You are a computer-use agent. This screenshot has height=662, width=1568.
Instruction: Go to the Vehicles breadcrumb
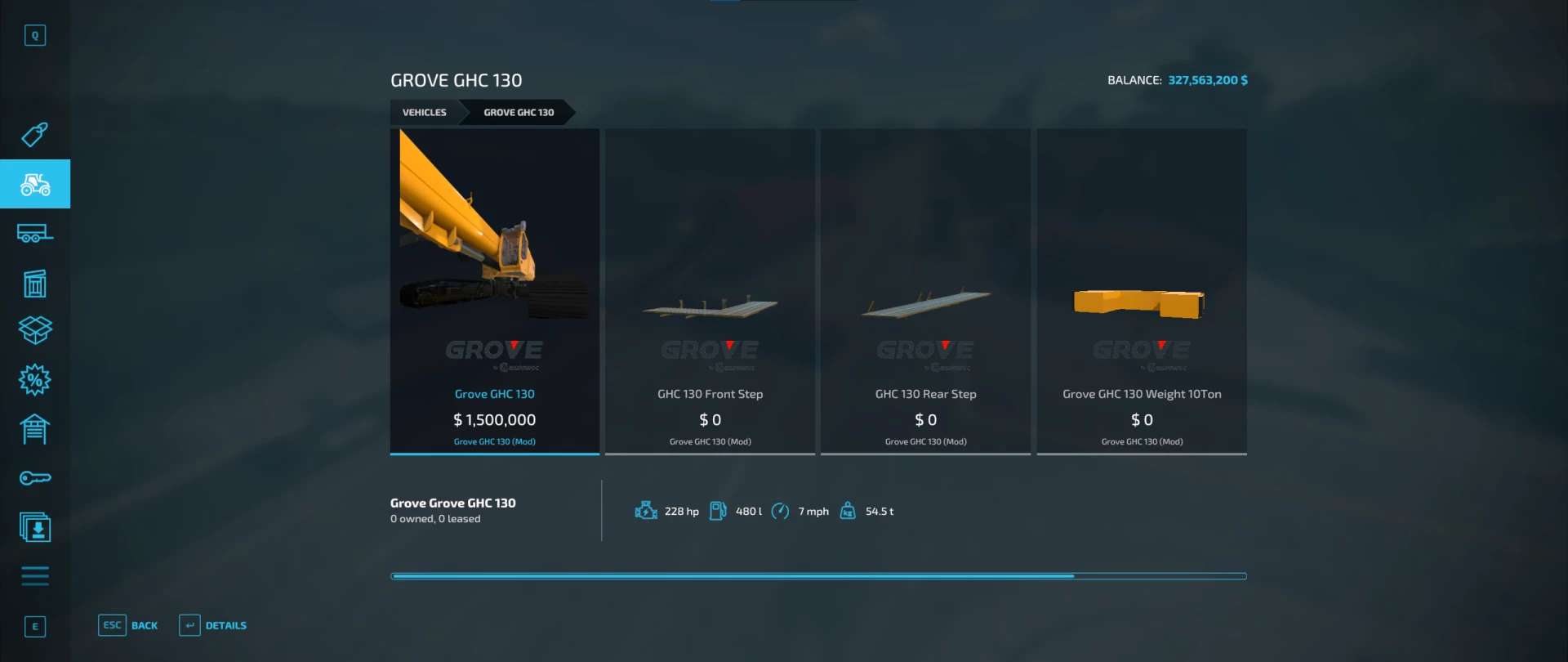[x=424, y=113]
